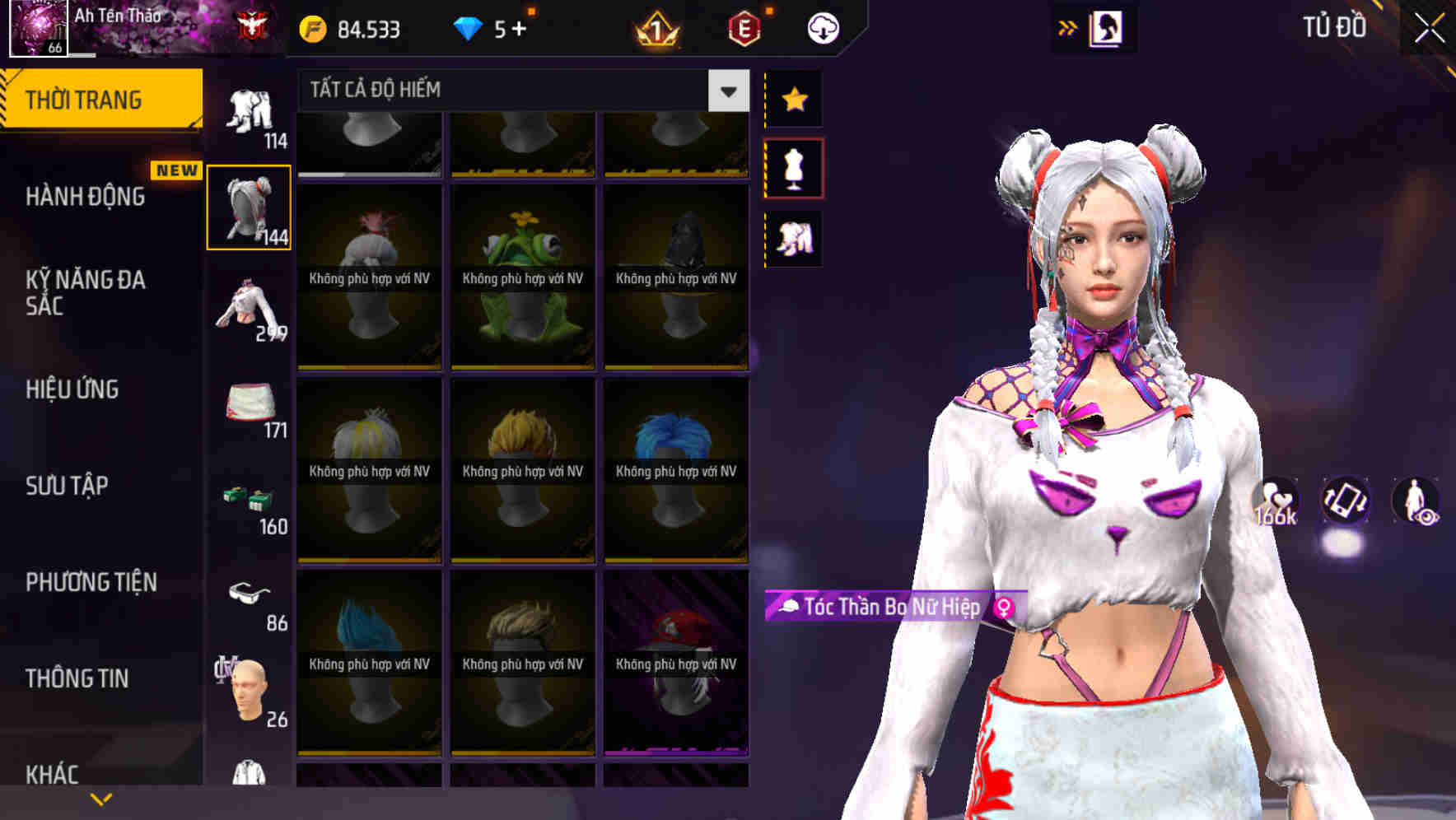Open the character preview eye icon
The image size is (1456, 820).
[1416, 502]
